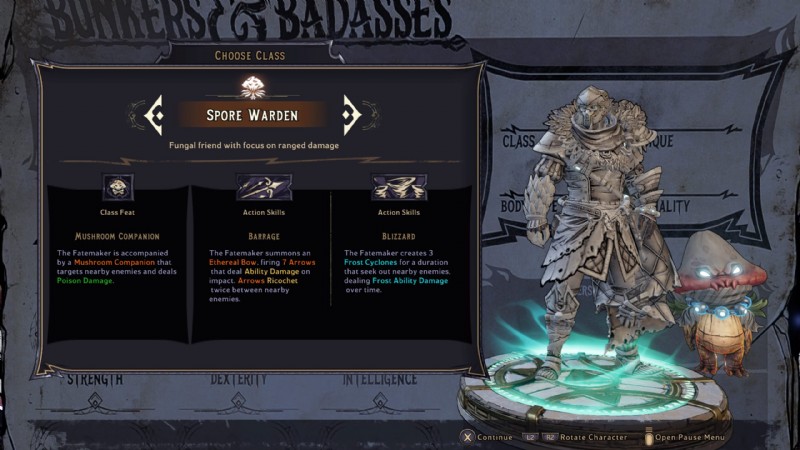Viewport: 800px width, 450px height.
Task: Select the Mushroom Companion class feat icon
Action: point(118,187)
